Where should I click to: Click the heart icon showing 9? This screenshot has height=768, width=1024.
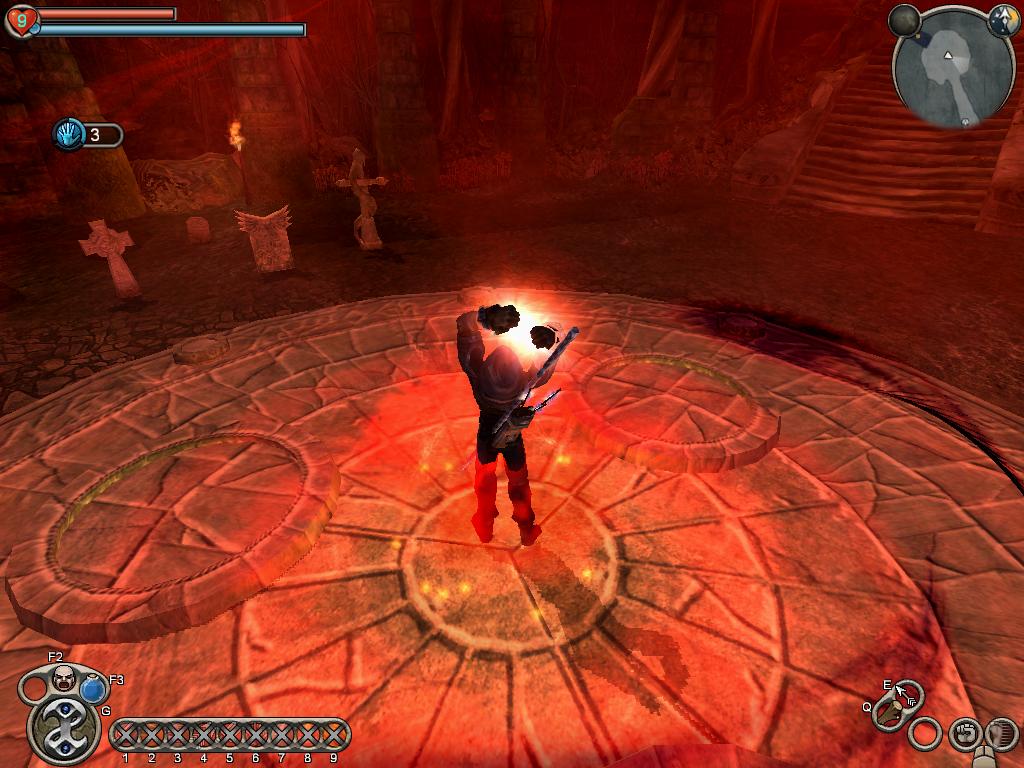click(x=21, y=20)
